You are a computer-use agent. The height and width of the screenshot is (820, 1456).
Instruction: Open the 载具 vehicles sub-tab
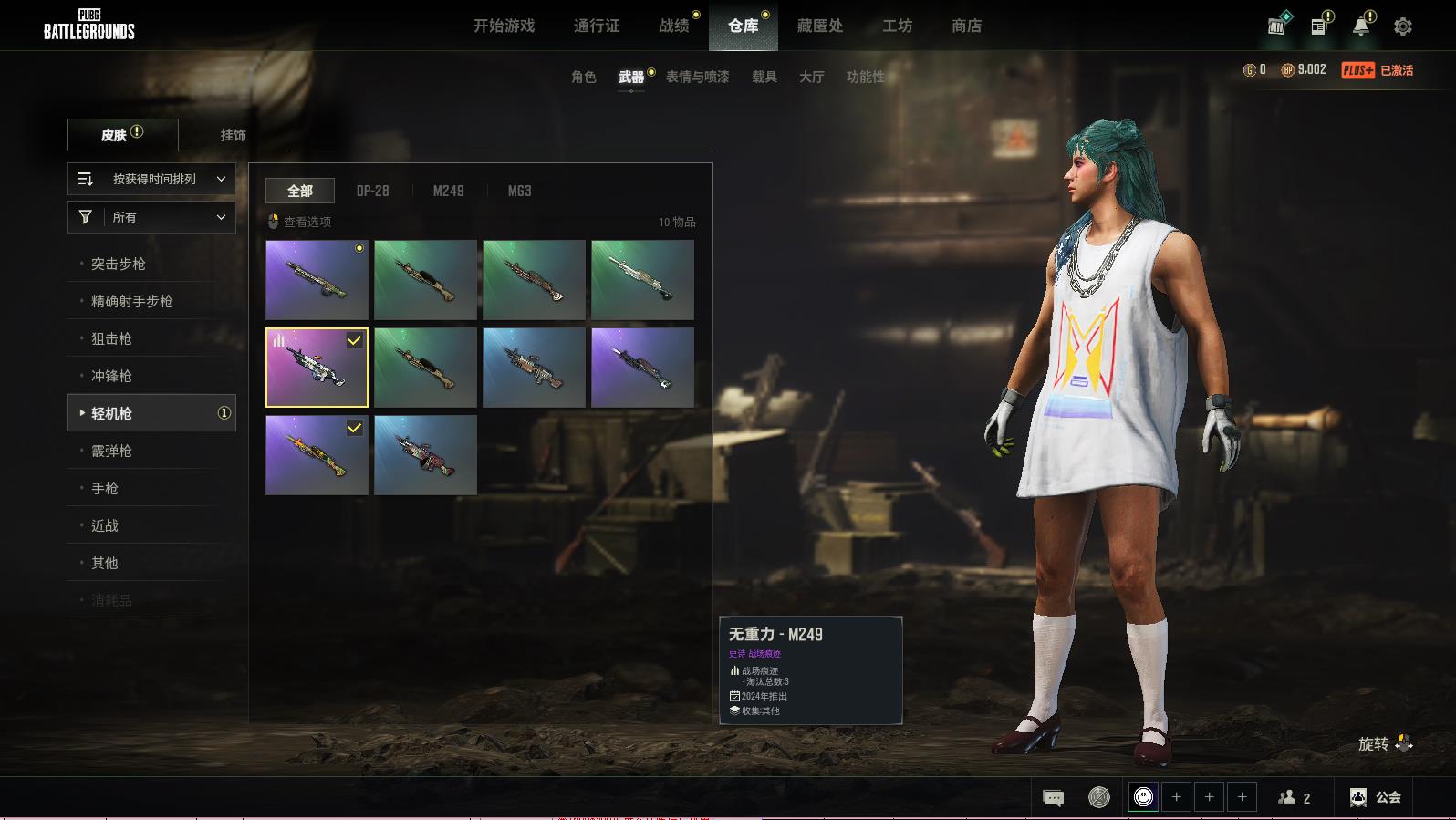tap(764, 77)
